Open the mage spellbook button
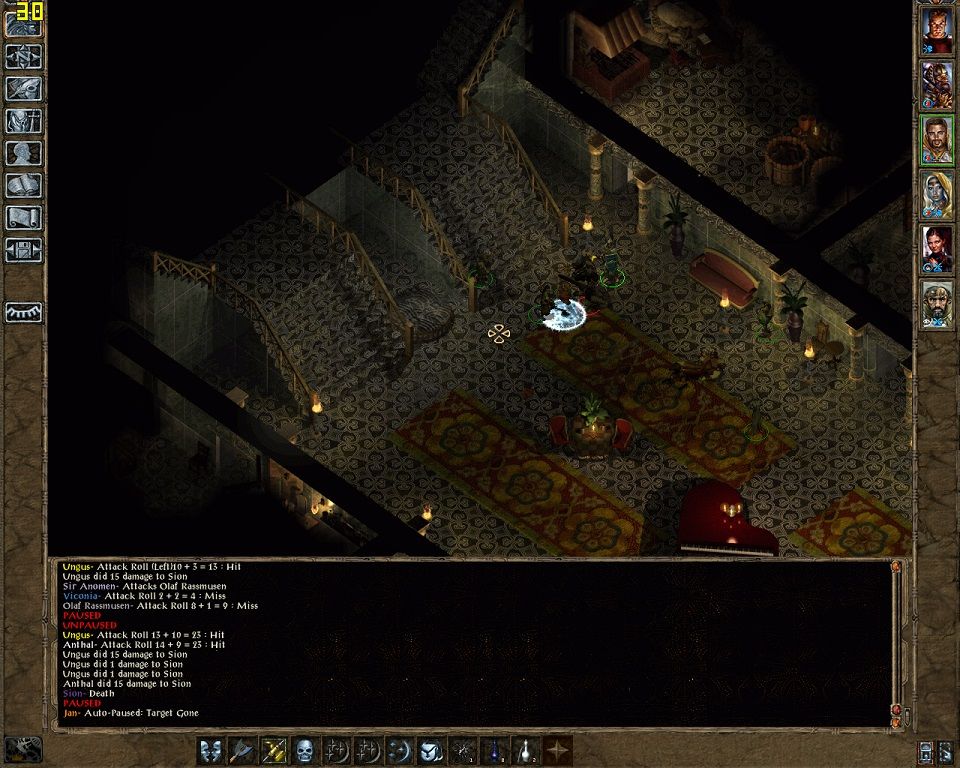The height and width of the screenshot is (768, 960). (x=24, y=185)
